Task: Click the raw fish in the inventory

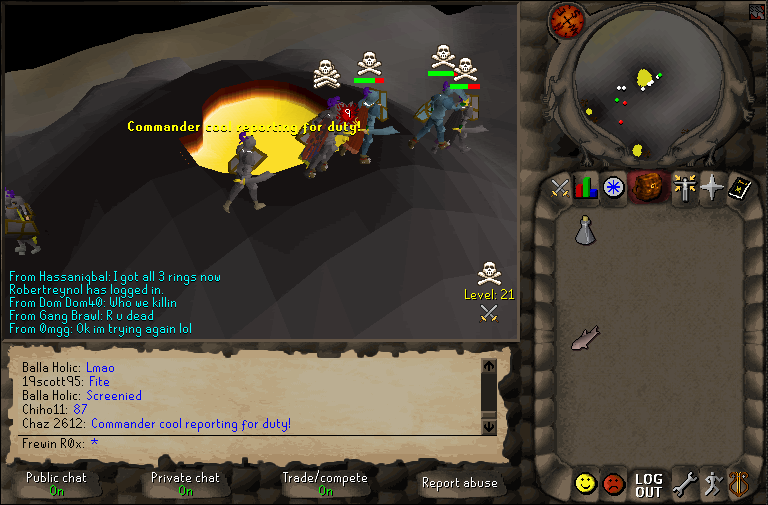Action: coord(584,340)
